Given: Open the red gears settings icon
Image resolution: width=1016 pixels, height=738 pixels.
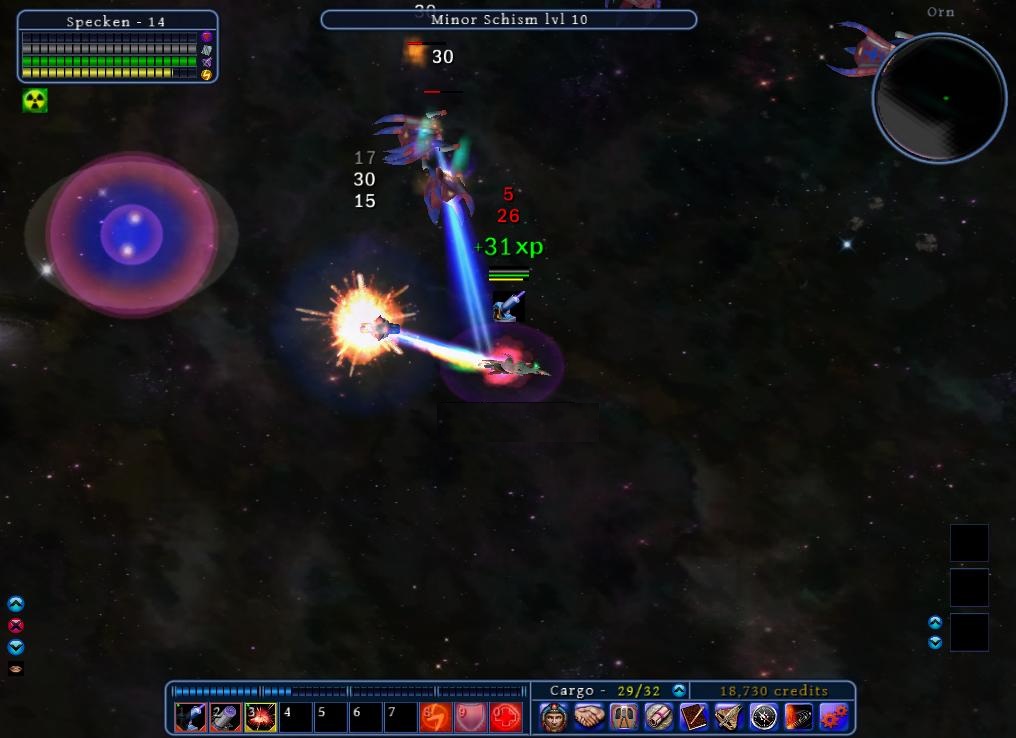Looking at the screenshot, I should coord(834,717).
